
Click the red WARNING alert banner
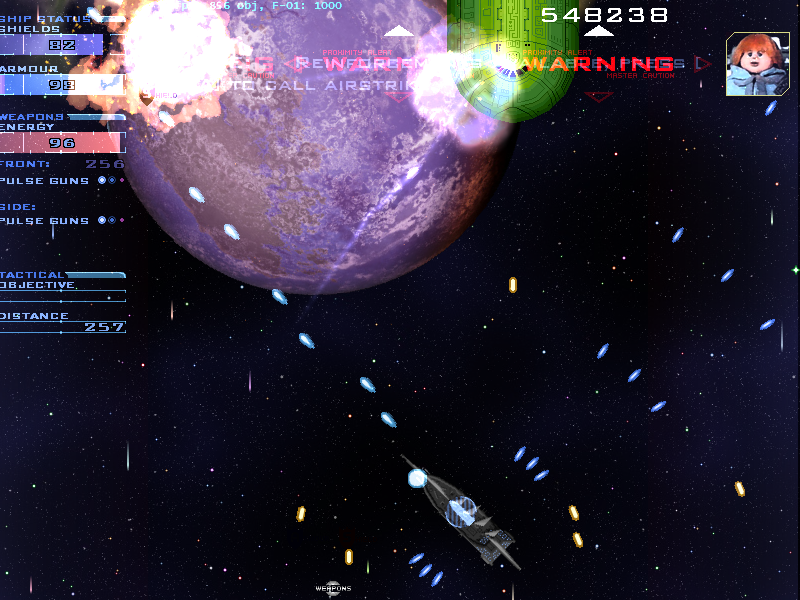(599, 65)
